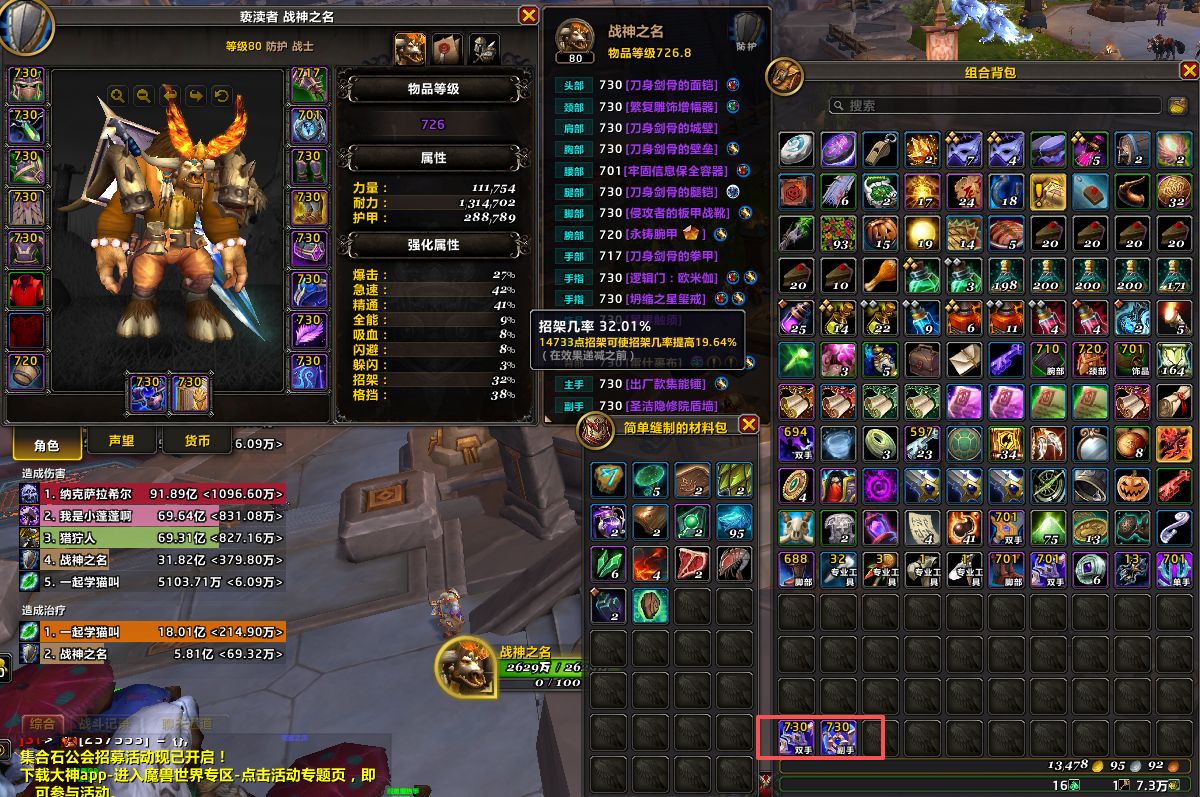
Task: Switch to the 声望 reputation tab
Action: tap(121, 442)
